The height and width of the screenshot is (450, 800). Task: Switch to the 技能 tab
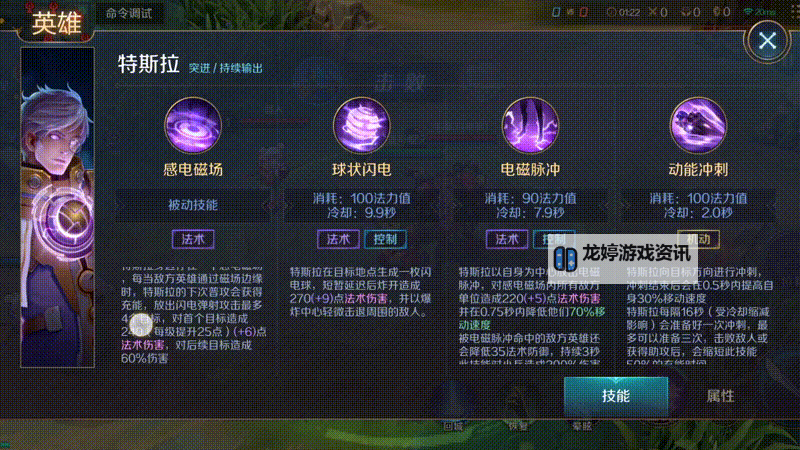click(615, 395)
